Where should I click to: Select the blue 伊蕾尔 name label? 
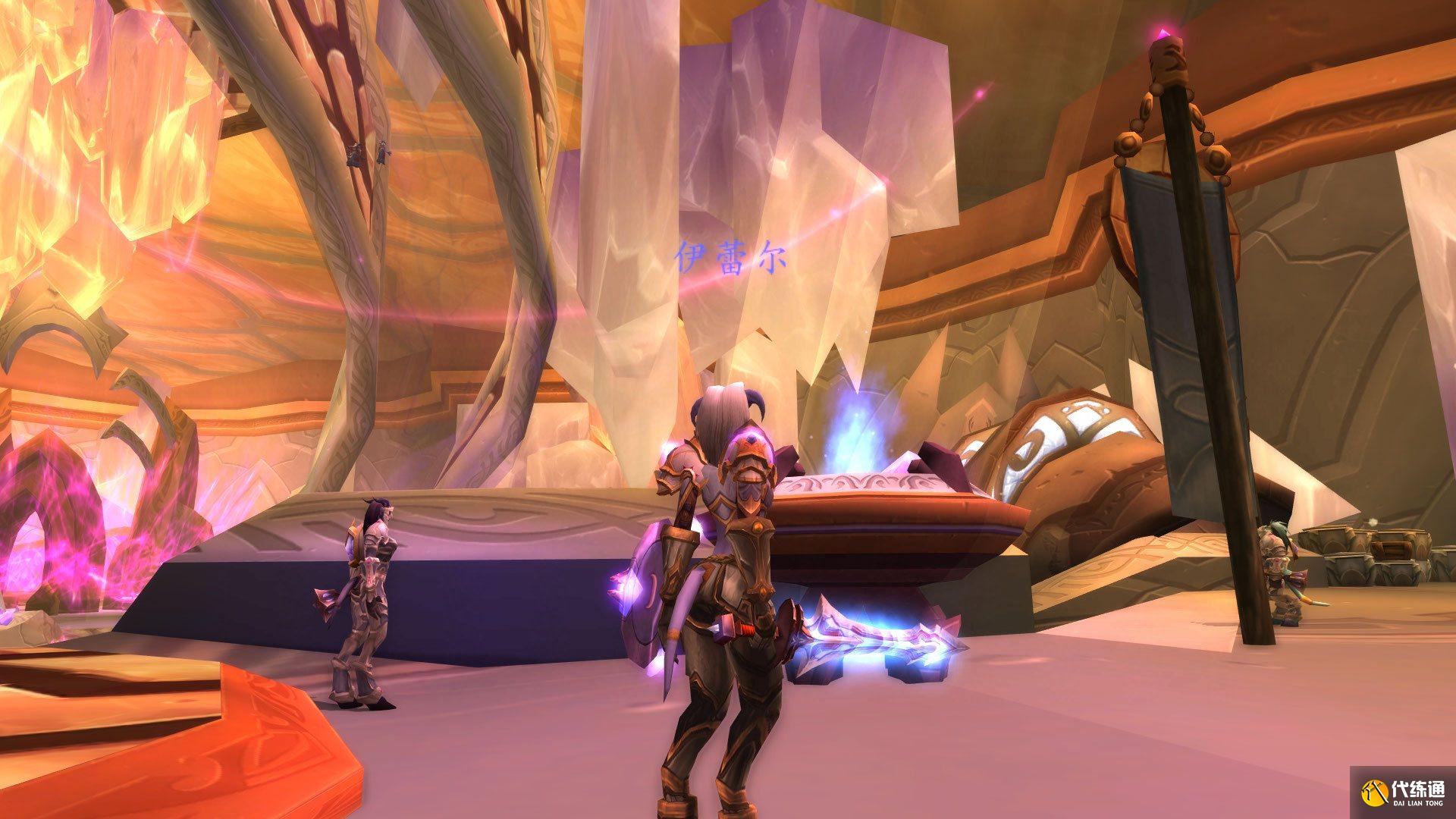(x=730, y=259)
